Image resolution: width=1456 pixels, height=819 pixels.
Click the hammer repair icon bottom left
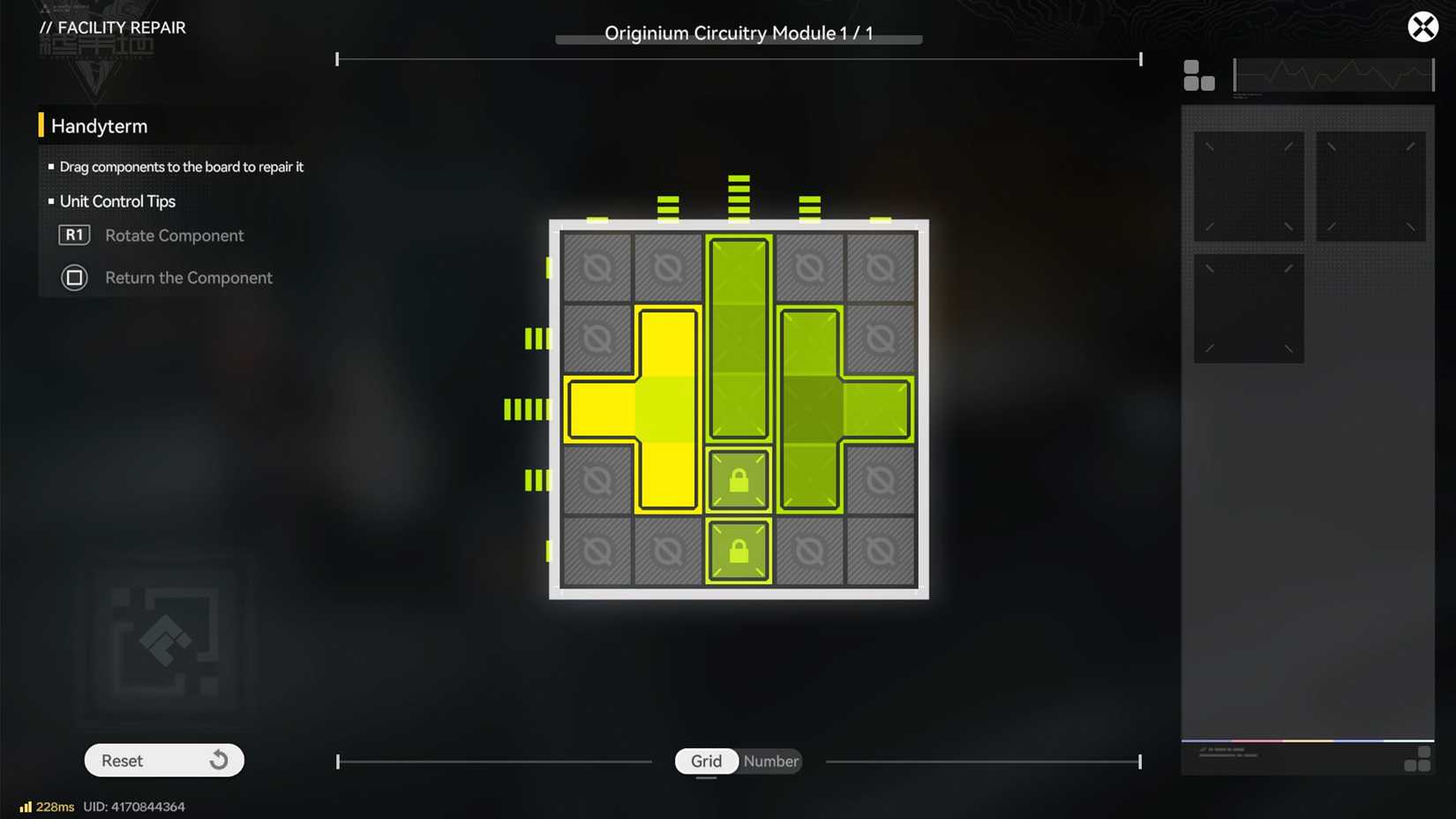(163, 642)
